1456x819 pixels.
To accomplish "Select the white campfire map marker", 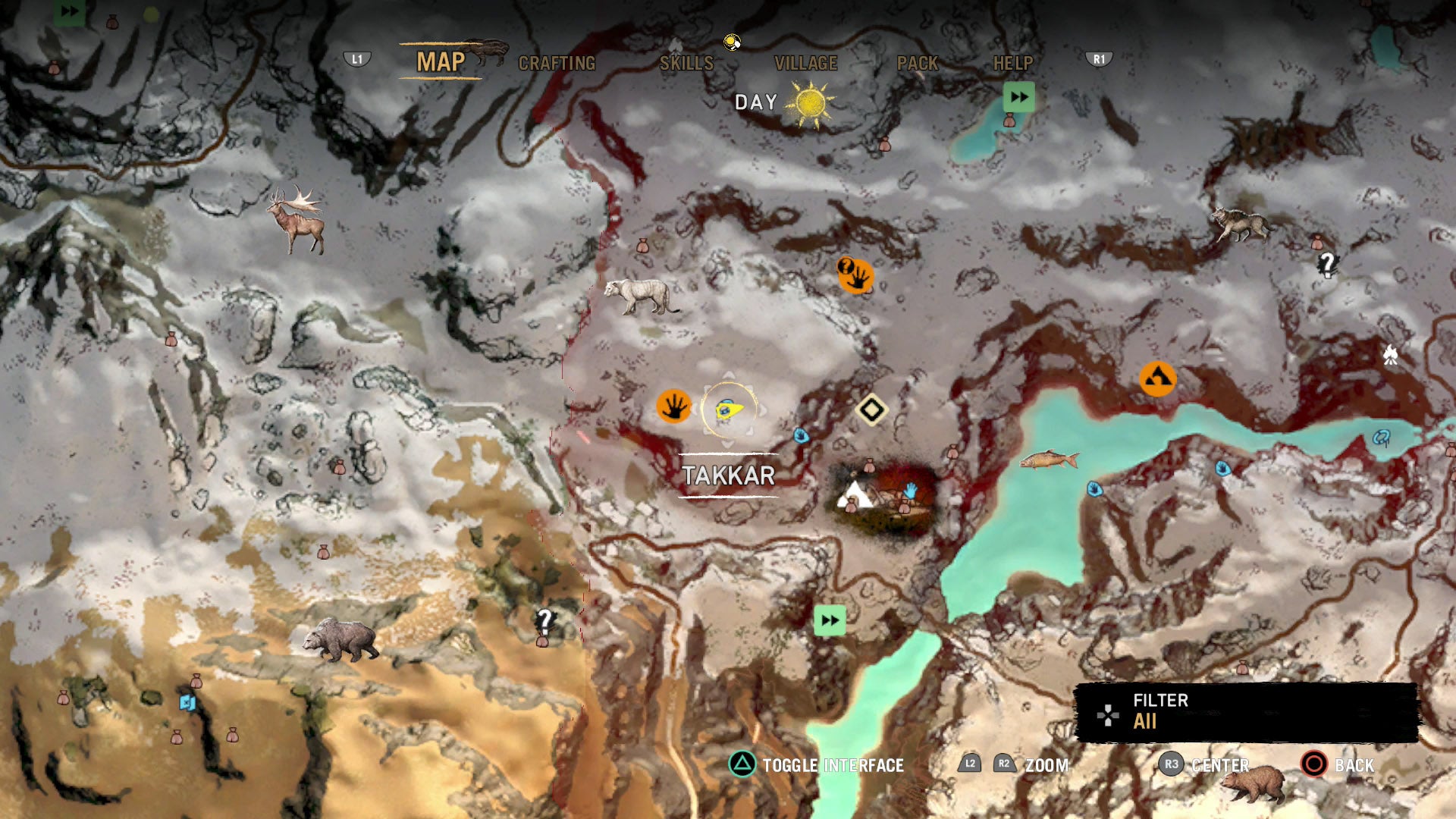I will [1390, 354].
